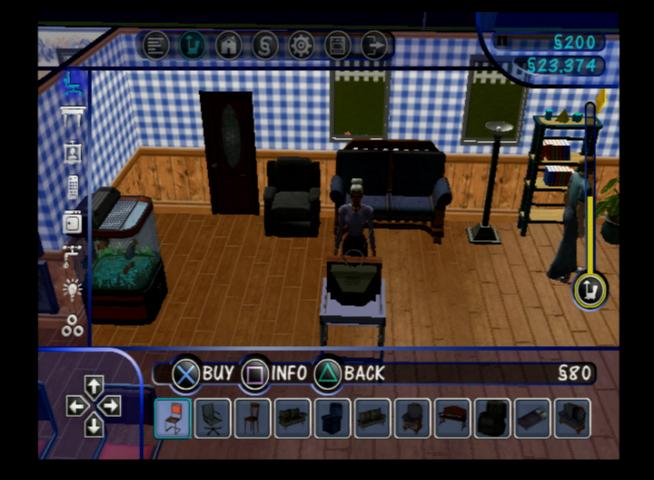Open the gear options icon
Image resolution: width=654 pixels, height=480 pixels.
(x=300, y=45)
